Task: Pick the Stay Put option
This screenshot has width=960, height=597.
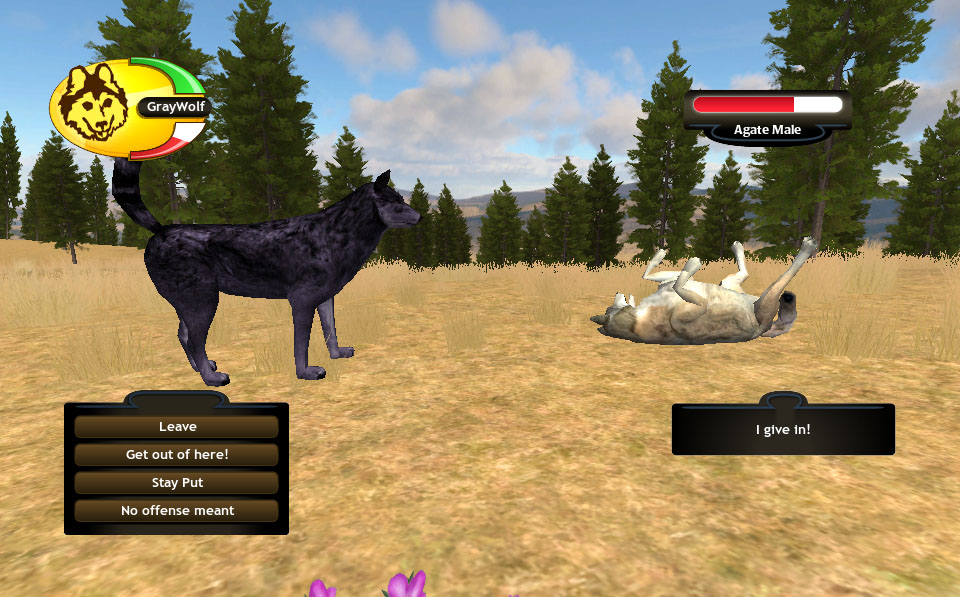Action: click(x=177, y=483)
